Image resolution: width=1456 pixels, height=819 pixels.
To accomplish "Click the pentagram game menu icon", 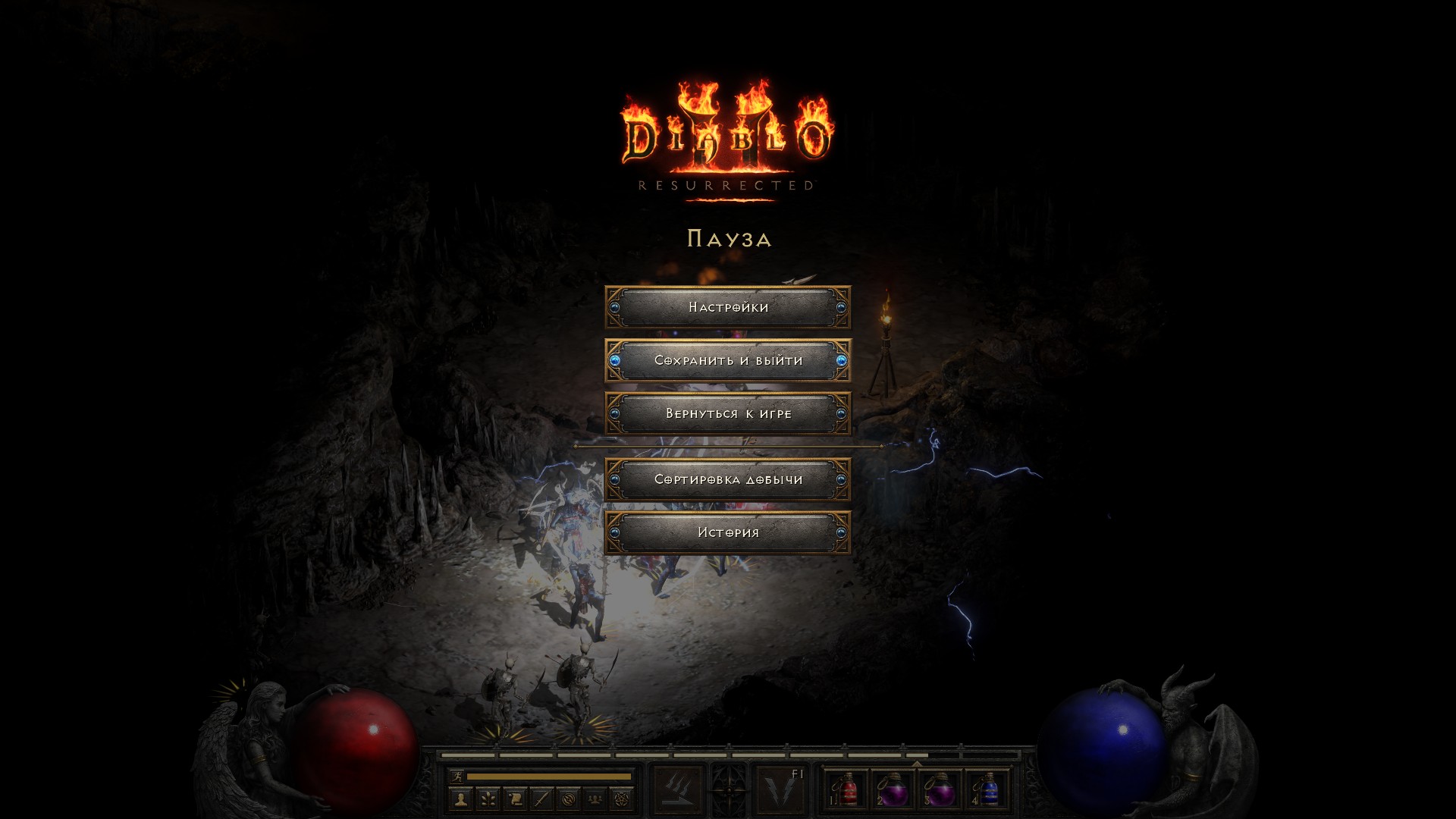I will click(x=622, y=799).
